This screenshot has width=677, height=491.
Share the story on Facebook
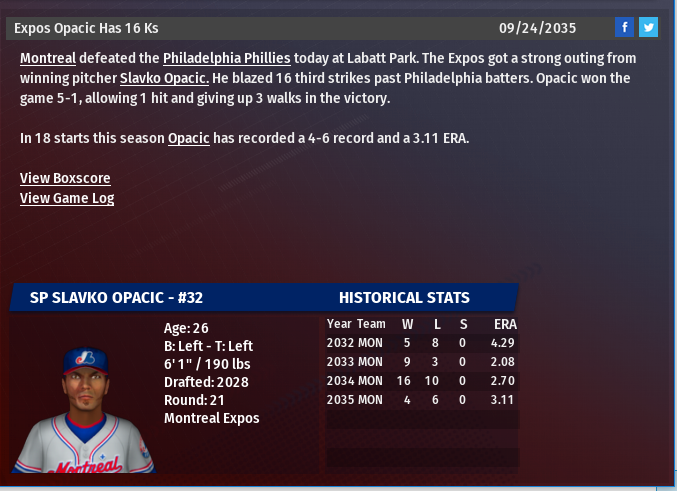tap(624, 27)
